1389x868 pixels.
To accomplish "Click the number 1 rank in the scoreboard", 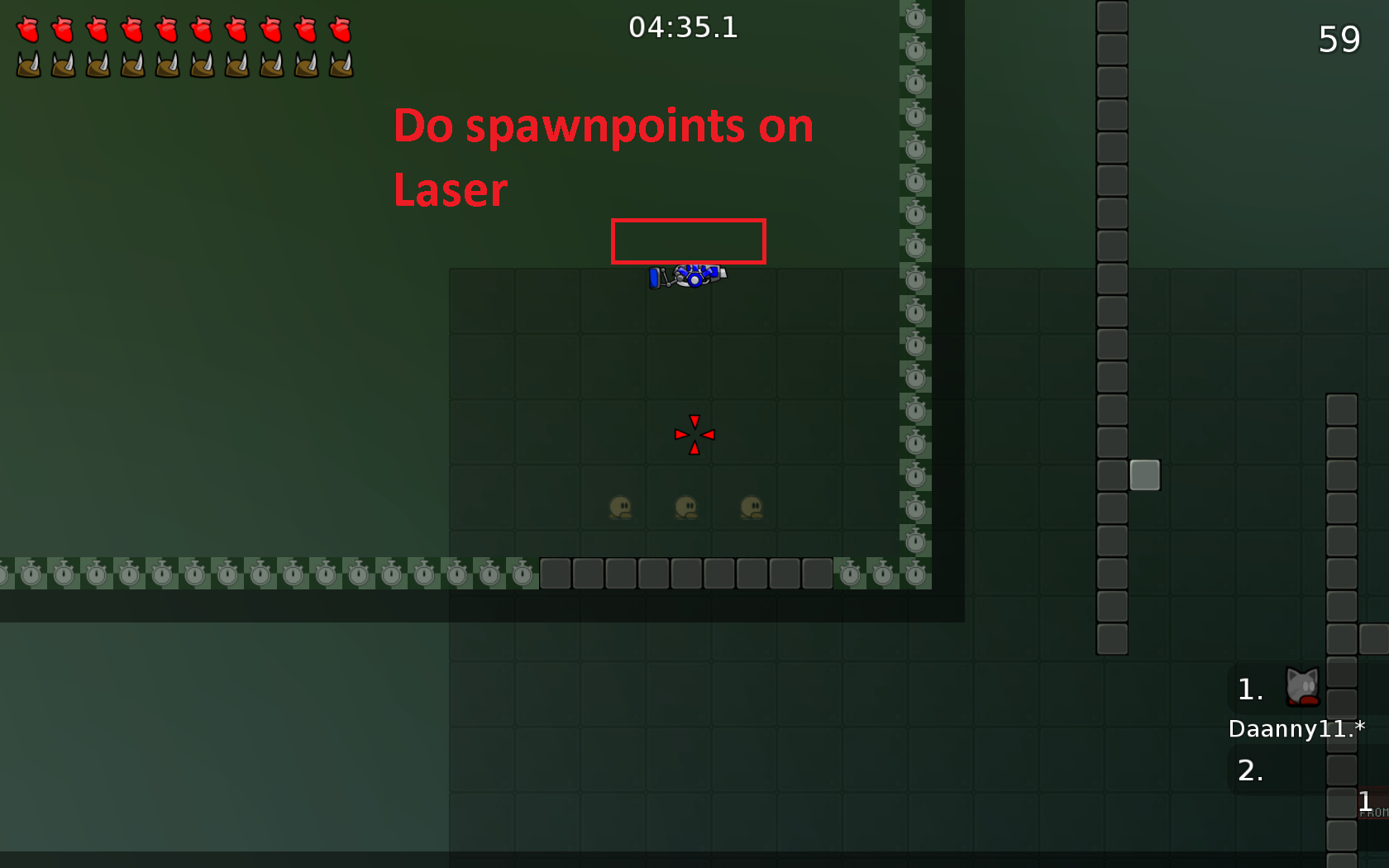I will pos(1251,689).
